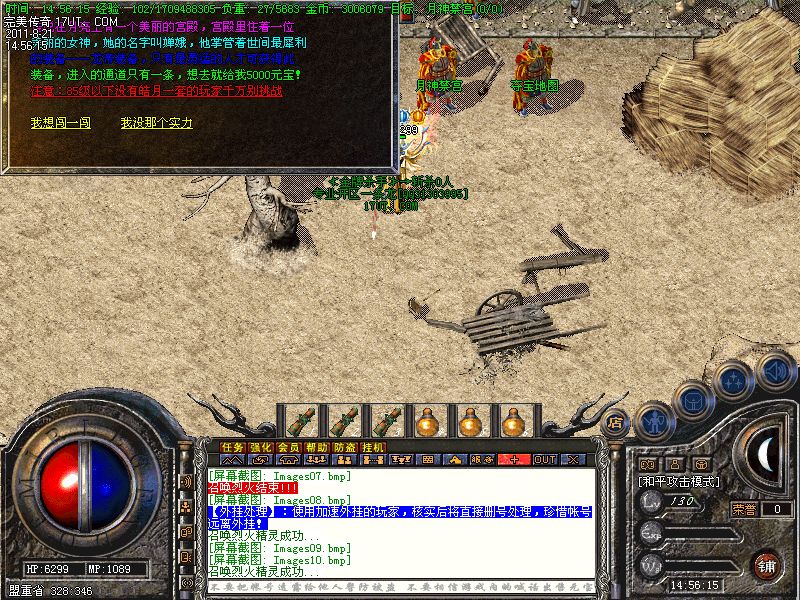Viewport: 800px width, 600px height.
Task: Open the skills sparkle round button
Action: [x=733, y=380]
